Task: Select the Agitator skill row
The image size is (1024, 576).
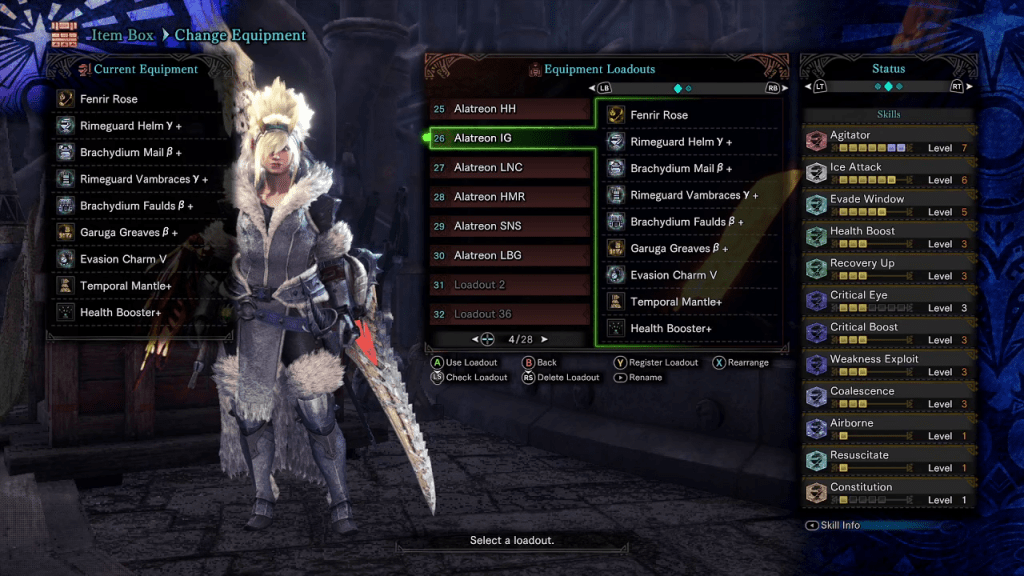Action: [x=888, y=141]
